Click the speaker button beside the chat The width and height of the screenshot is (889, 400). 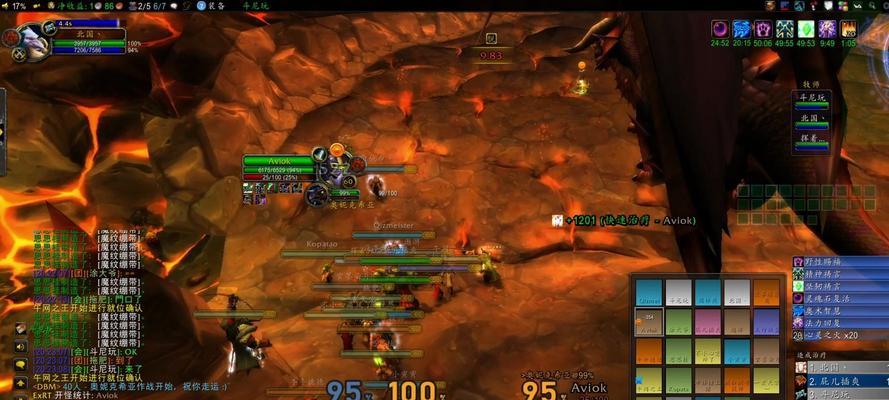coord(21,346)
